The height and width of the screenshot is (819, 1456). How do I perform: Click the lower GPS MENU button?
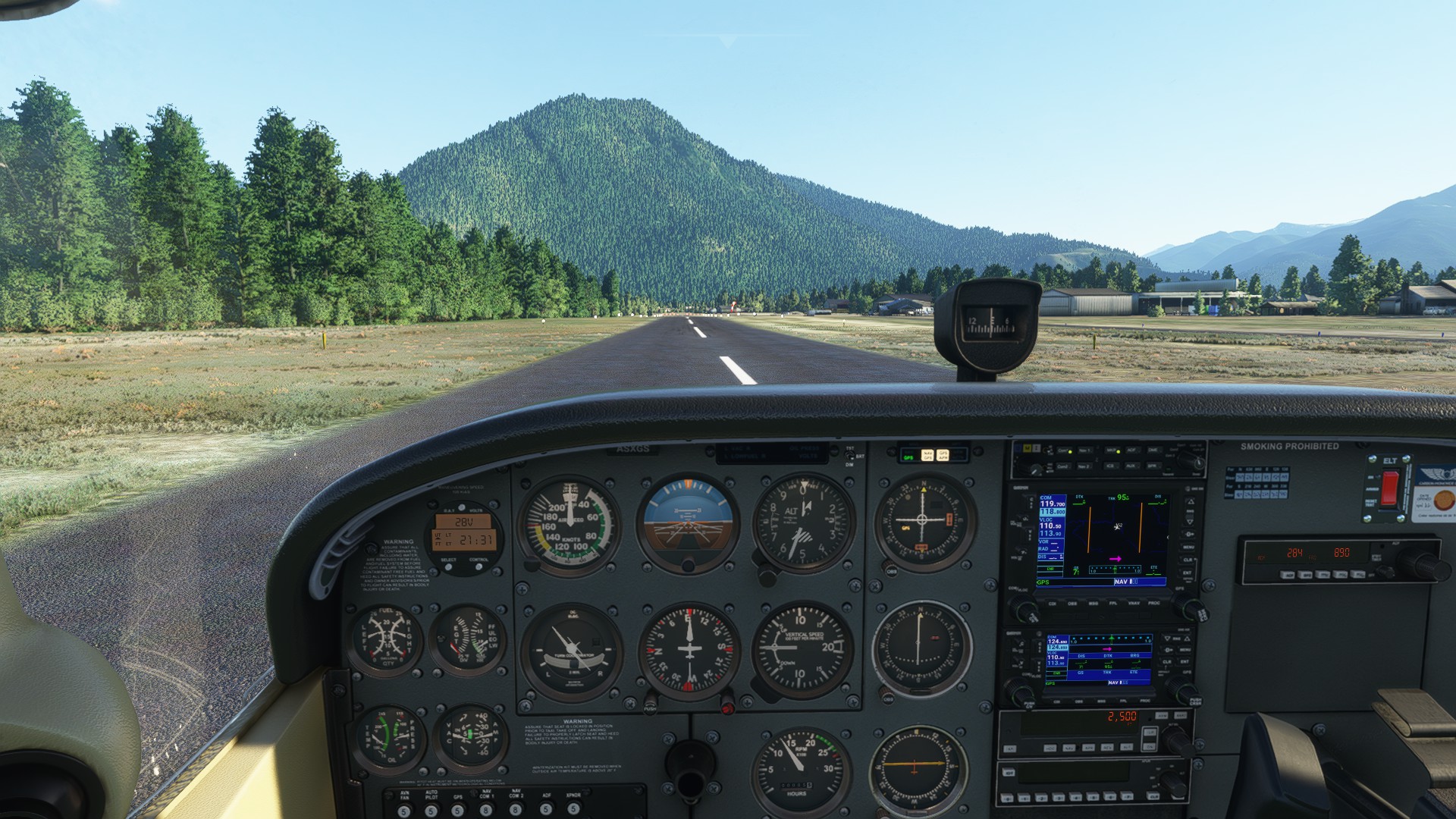click(1185, 650)
